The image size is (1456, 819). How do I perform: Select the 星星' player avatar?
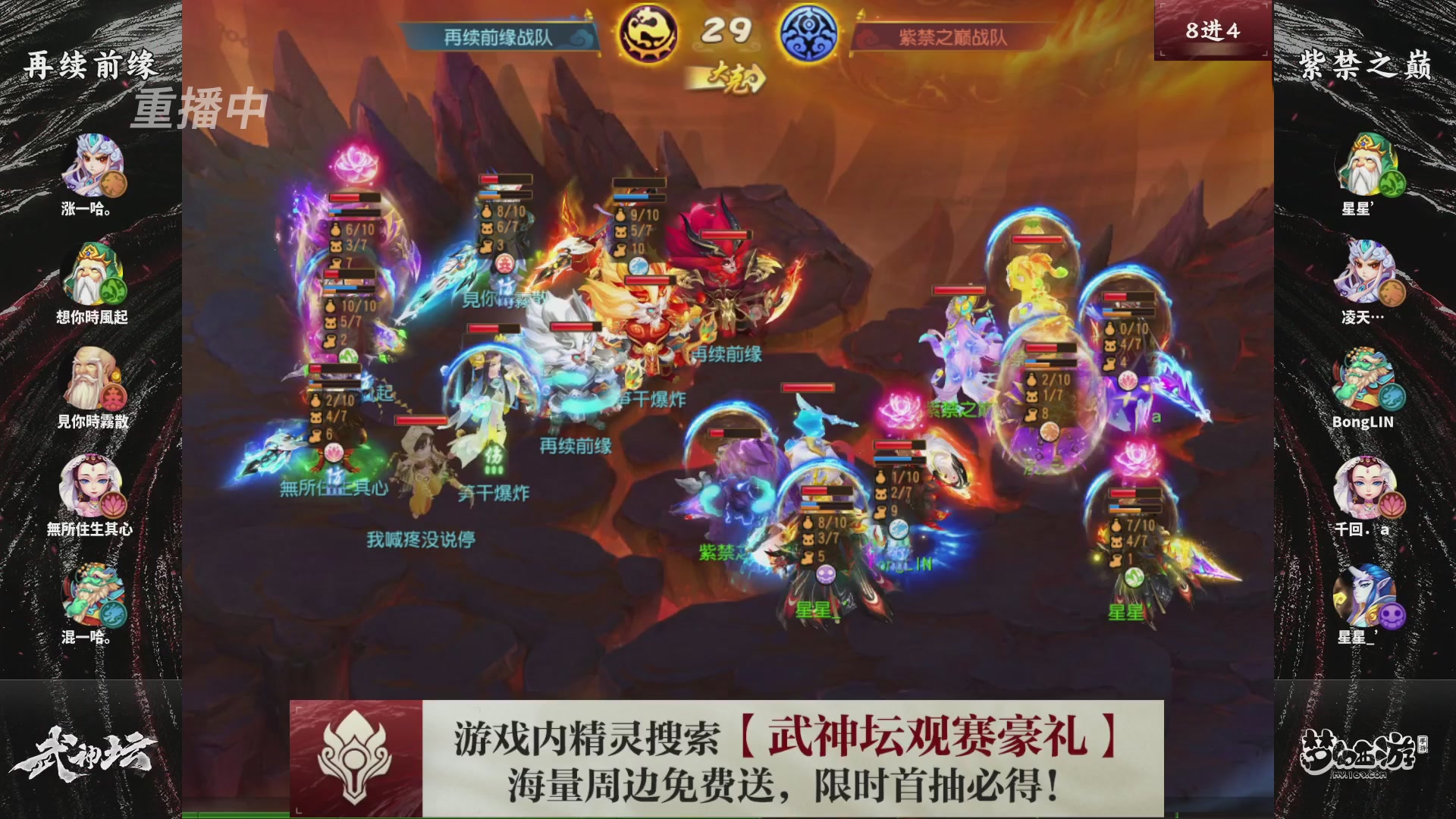coord(1367,163)
